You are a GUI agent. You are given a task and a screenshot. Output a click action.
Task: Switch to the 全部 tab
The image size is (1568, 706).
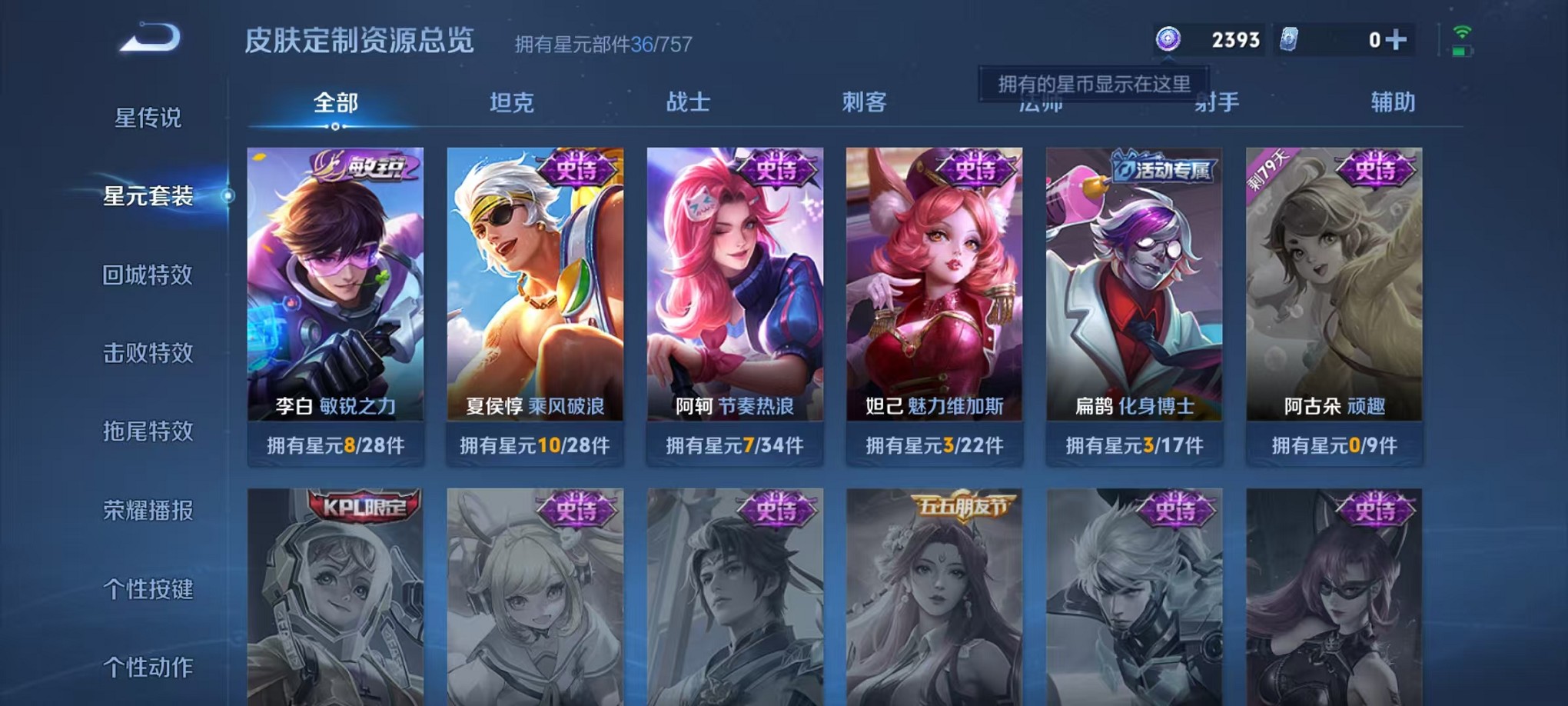coord(334,101)
